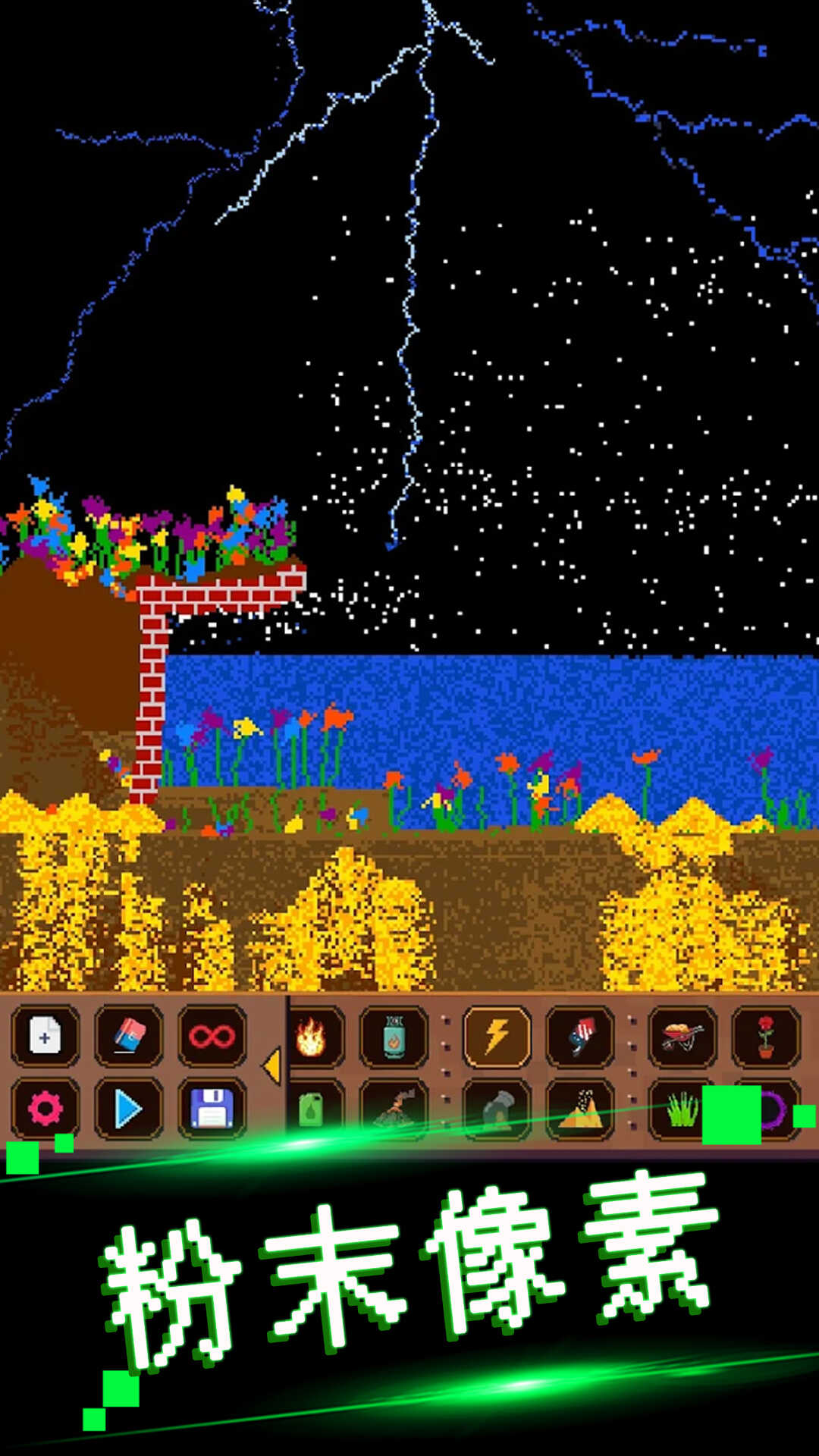Collapse the element palette with the yellow arrow

tap(271, 1066)
